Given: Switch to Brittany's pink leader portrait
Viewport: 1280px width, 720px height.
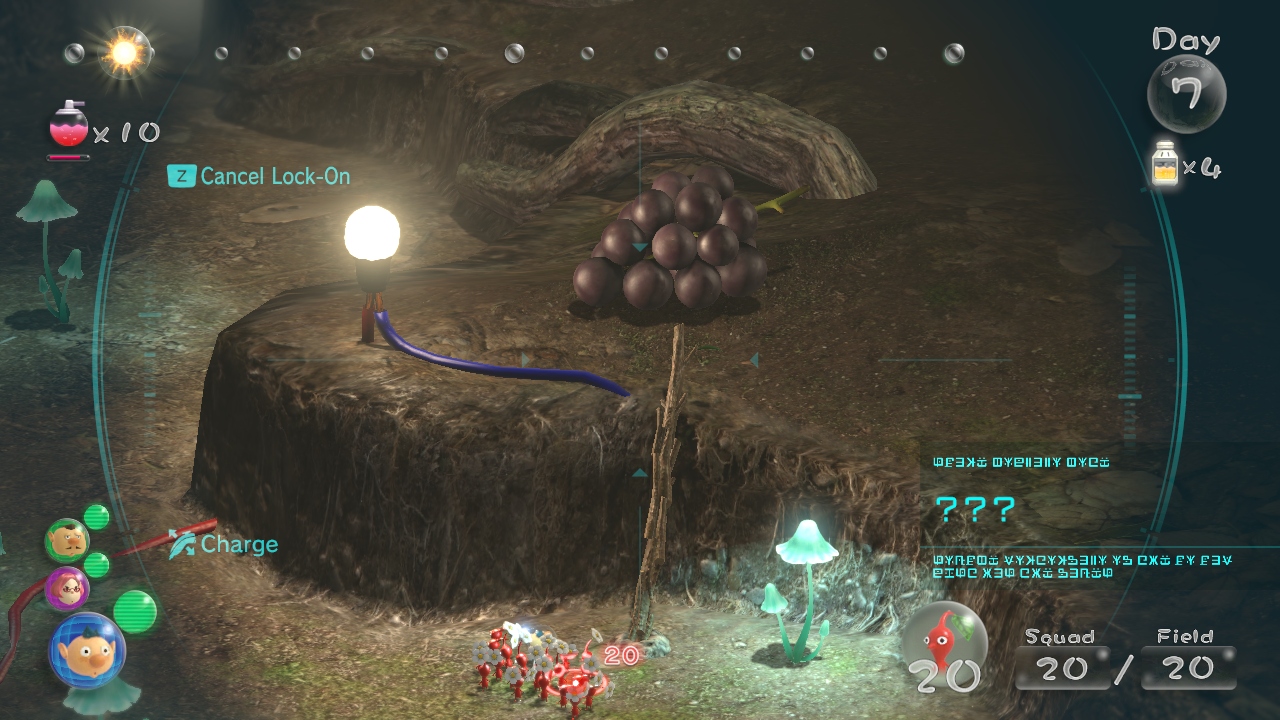Looking at the screenshot, I should [67, 588].
